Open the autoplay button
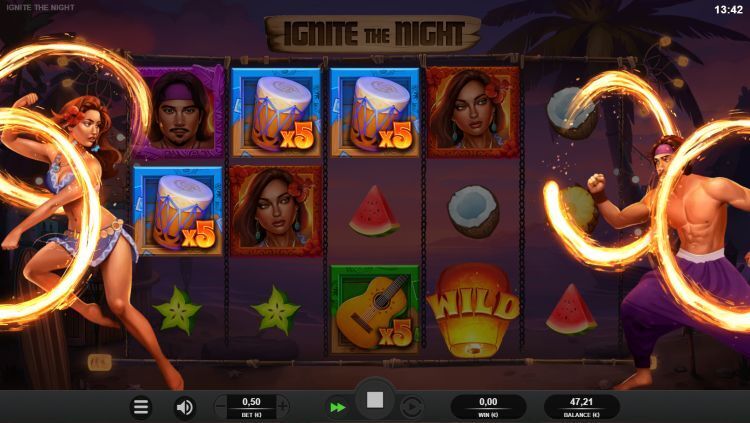This screenshot has height=423, width=750. (411, 407)
